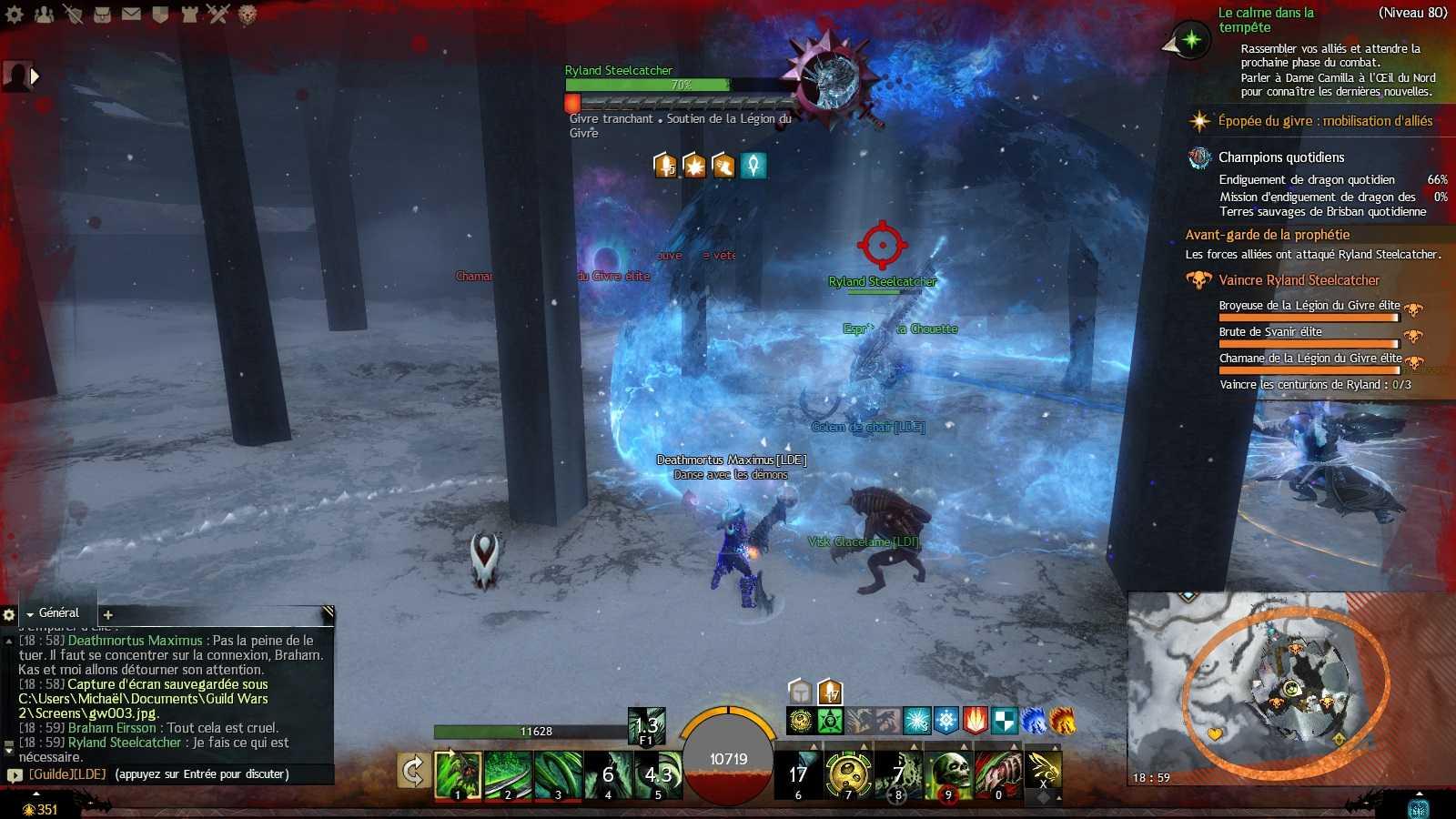Activate the F1 profession skill
The height and width of the screenshot is (819, 1456).
click(x=646, y=726)
